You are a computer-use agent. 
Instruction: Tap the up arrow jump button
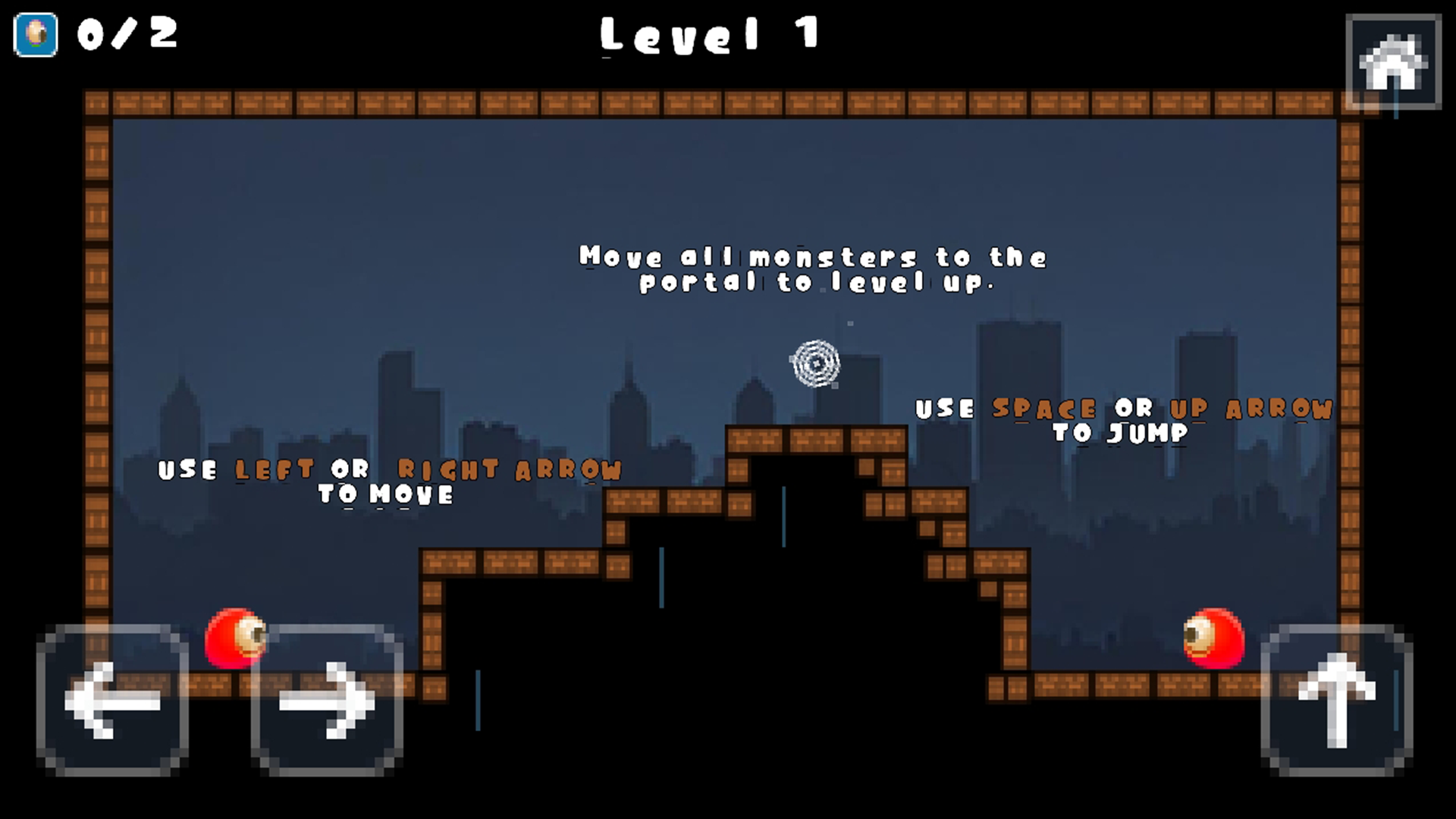(1336, 700)
